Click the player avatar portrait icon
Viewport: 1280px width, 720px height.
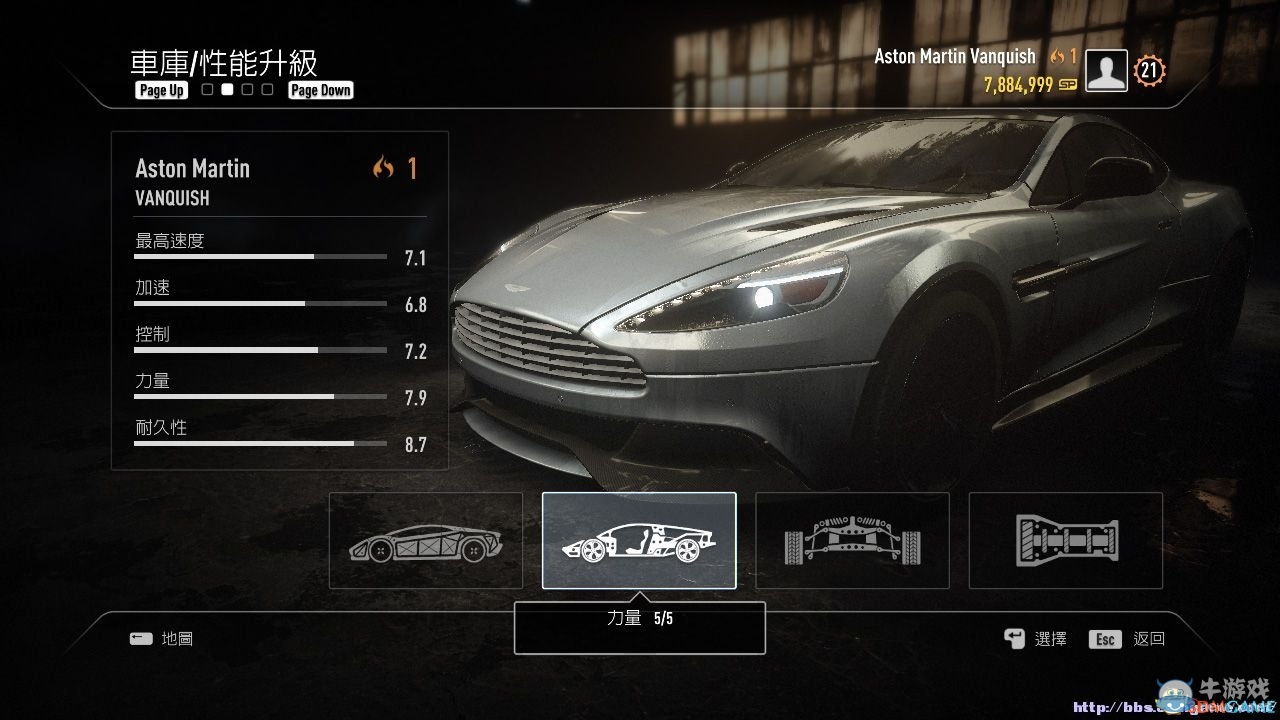click(x=1105, y=71)
